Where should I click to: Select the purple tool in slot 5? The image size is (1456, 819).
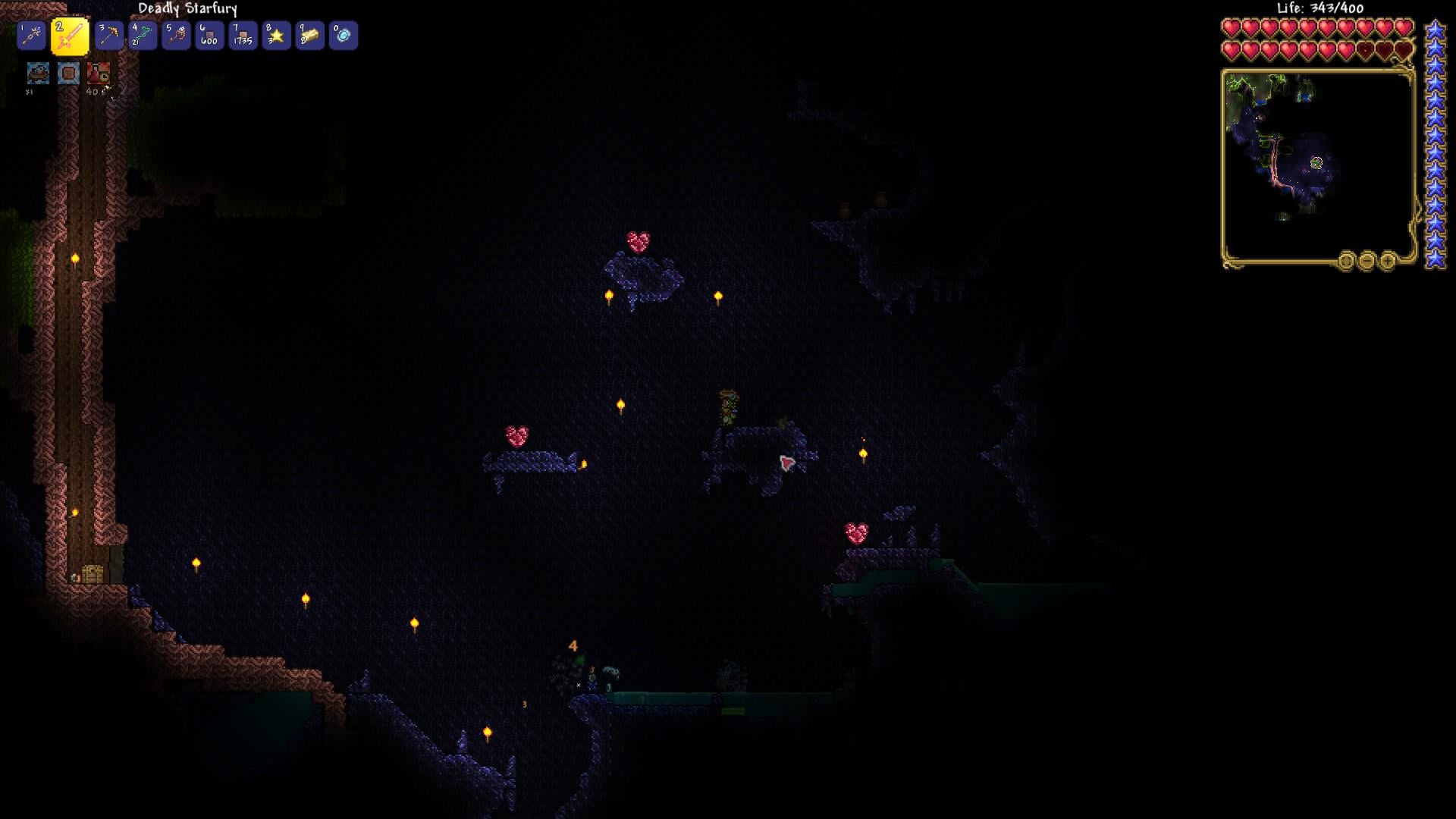click(x=176, y=36)
